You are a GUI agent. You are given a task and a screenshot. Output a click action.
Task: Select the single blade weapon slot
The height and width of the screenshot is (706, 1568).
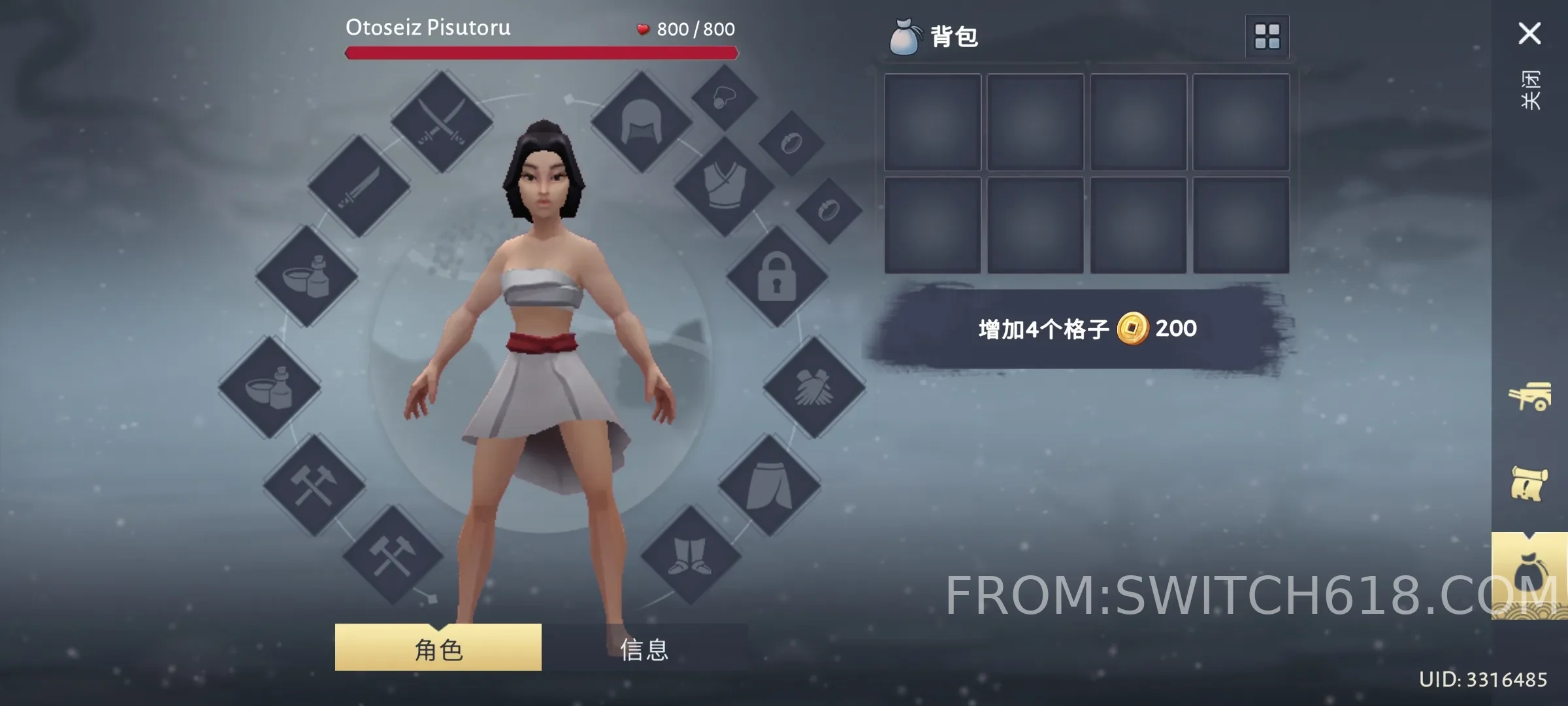click(x=359, y=186)
